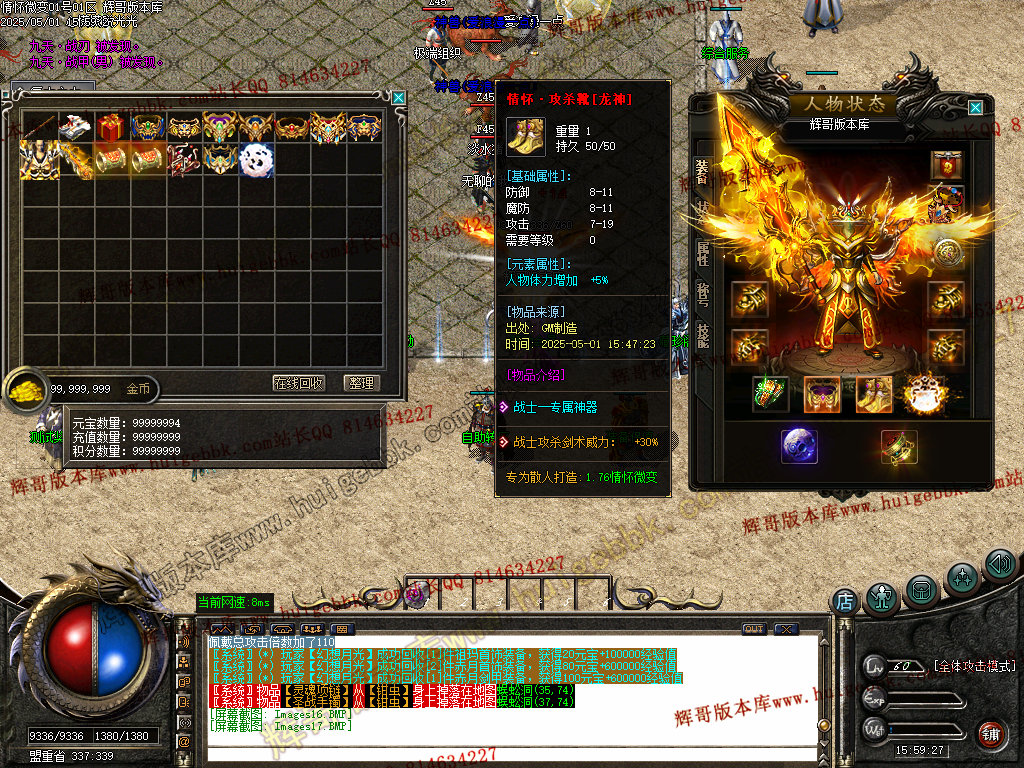Choose the flaming golden sword item
The image size is (1024, 768).
coord(74,159)
